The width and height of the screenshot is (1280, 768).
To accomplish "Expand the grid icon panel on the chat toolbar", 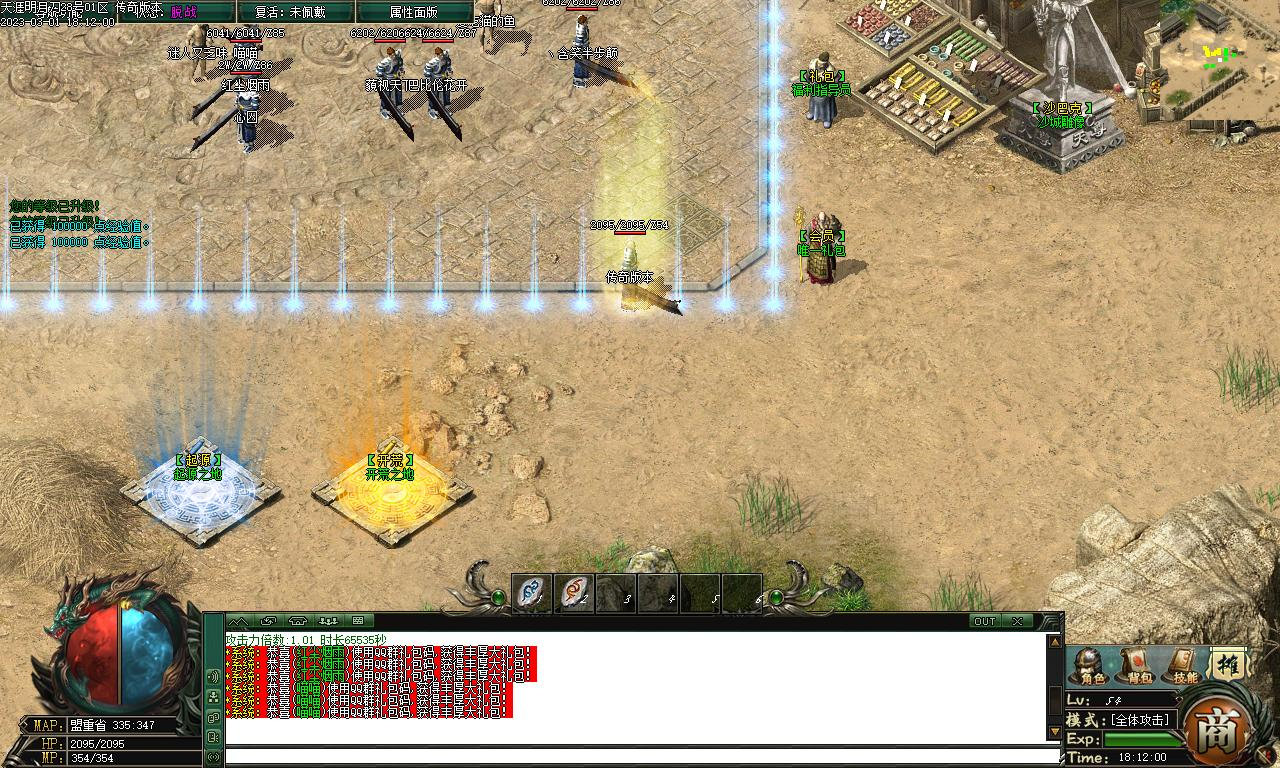I will [x=358, y=620].
